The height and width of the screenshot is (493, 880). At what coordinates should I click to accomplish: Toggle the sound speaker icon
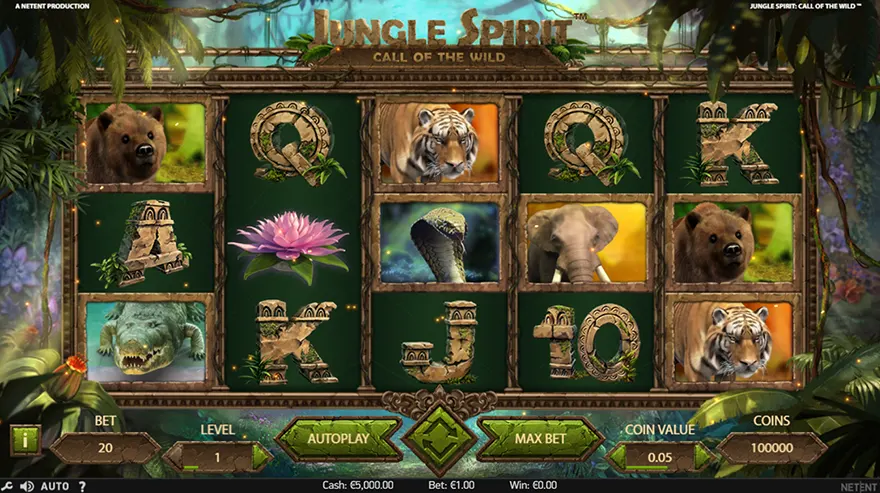click(26, 486)
